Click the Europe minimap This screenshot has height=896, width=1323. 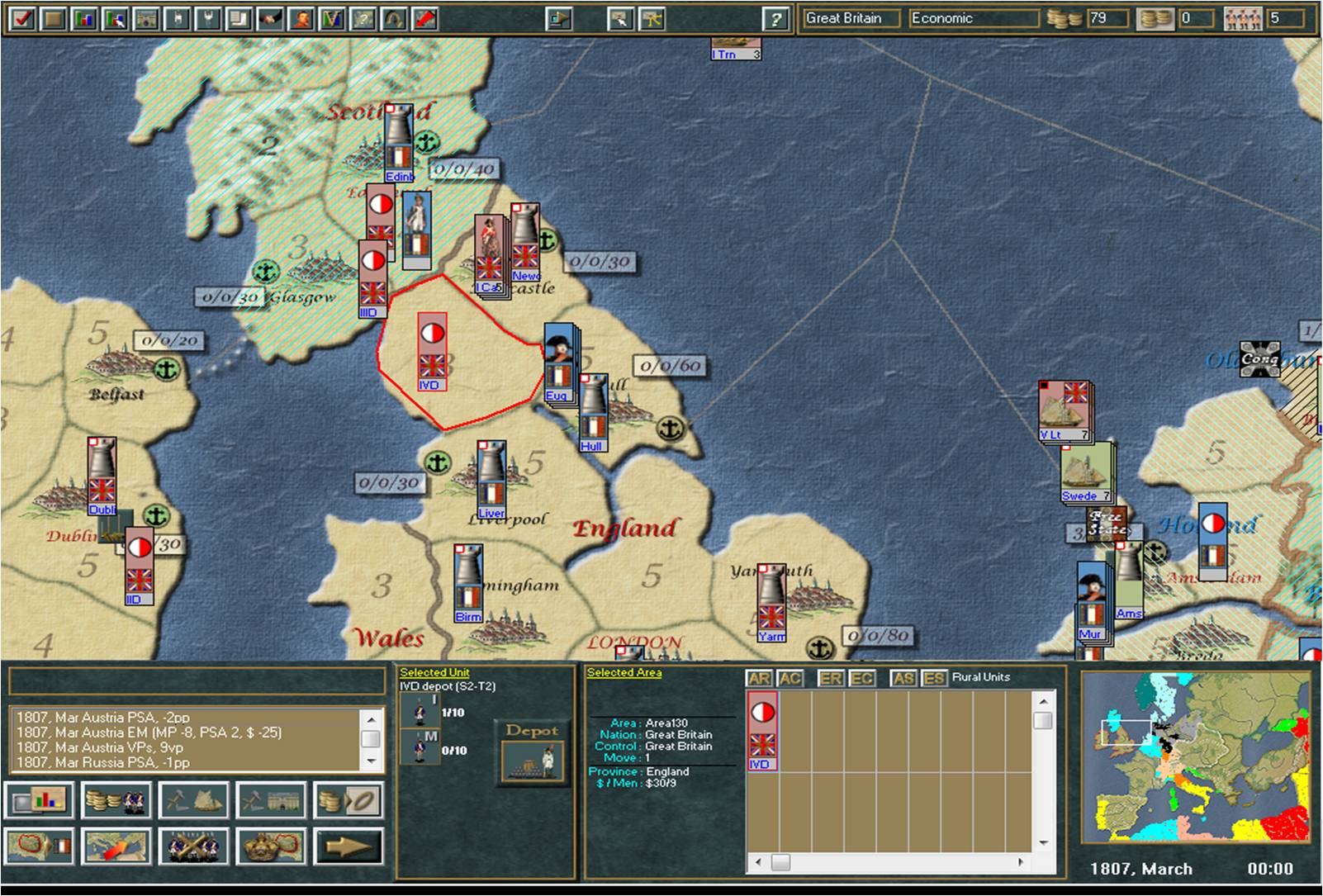(1195, 756)
